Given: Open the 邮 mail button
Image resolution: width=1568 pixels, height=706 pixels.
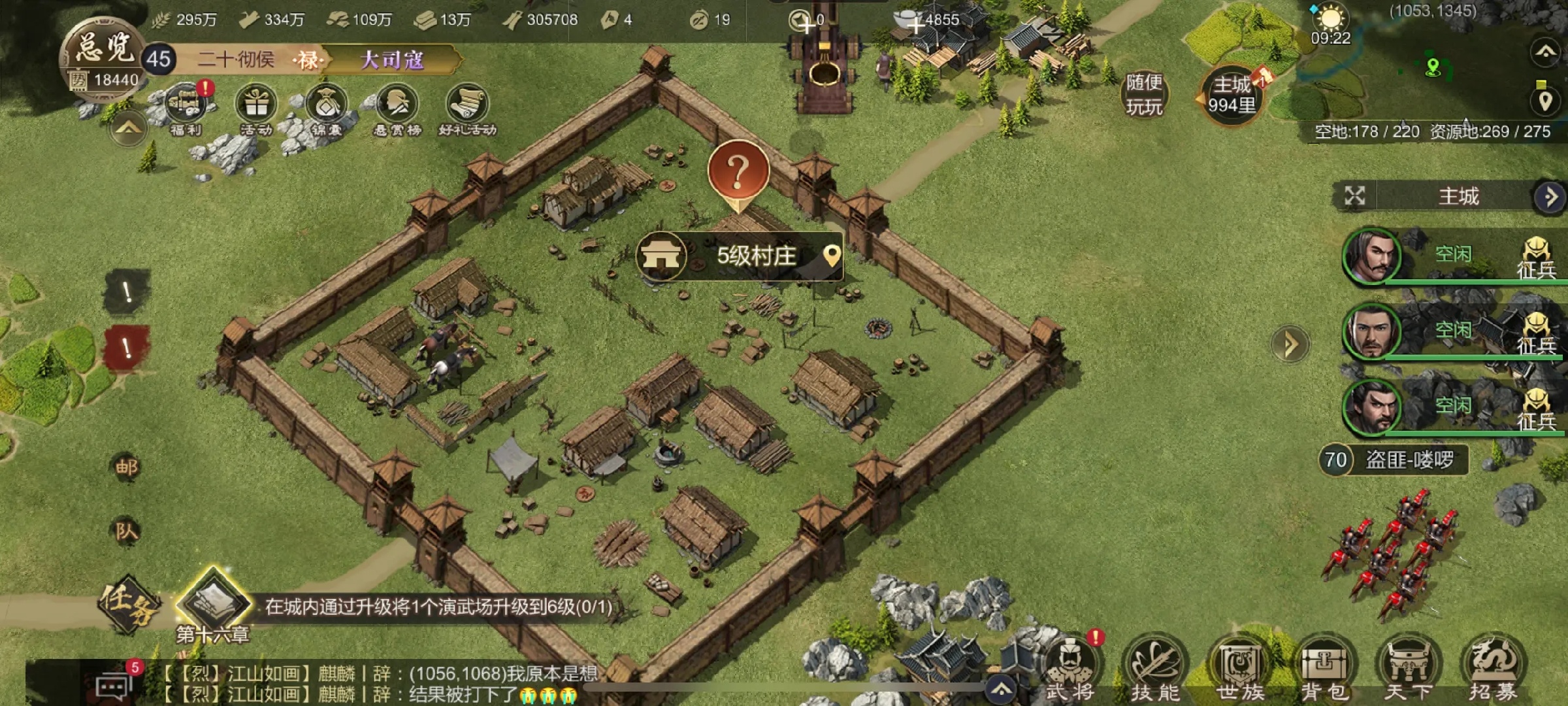Looking at the screenshot, I should pos(127,467).
